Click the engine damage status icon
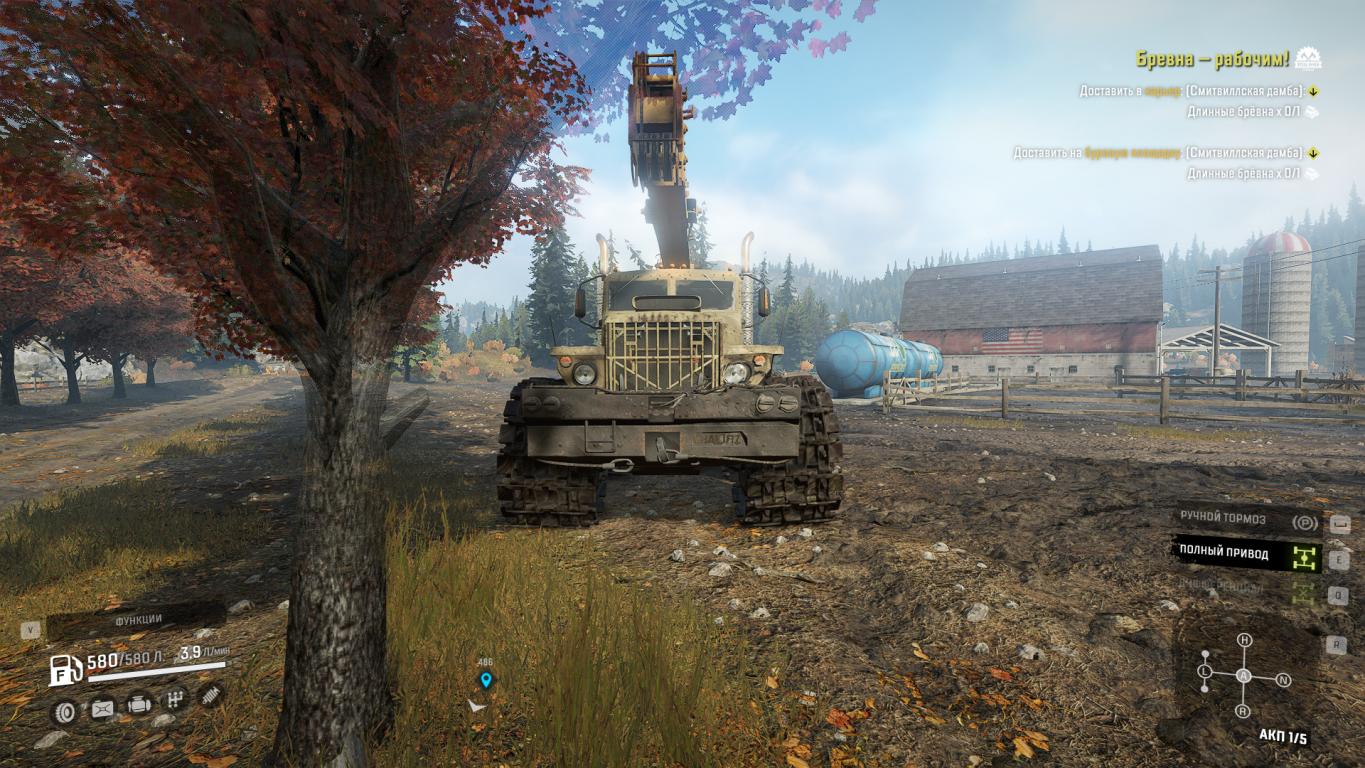The width and height of the screenshot is (1365, 768). pyautogui.click(x=139, y=705)
